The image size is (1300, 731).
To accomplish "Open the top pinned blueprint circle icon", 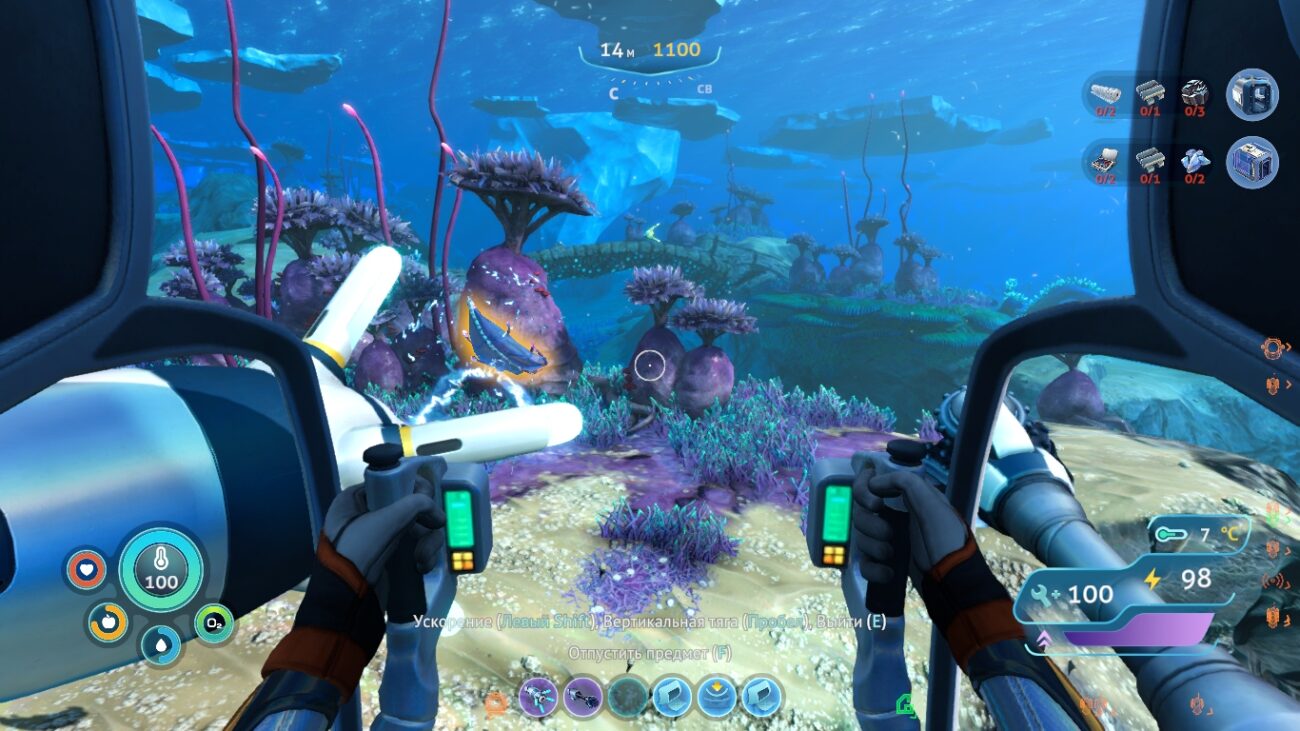I will pos(1251,95).
